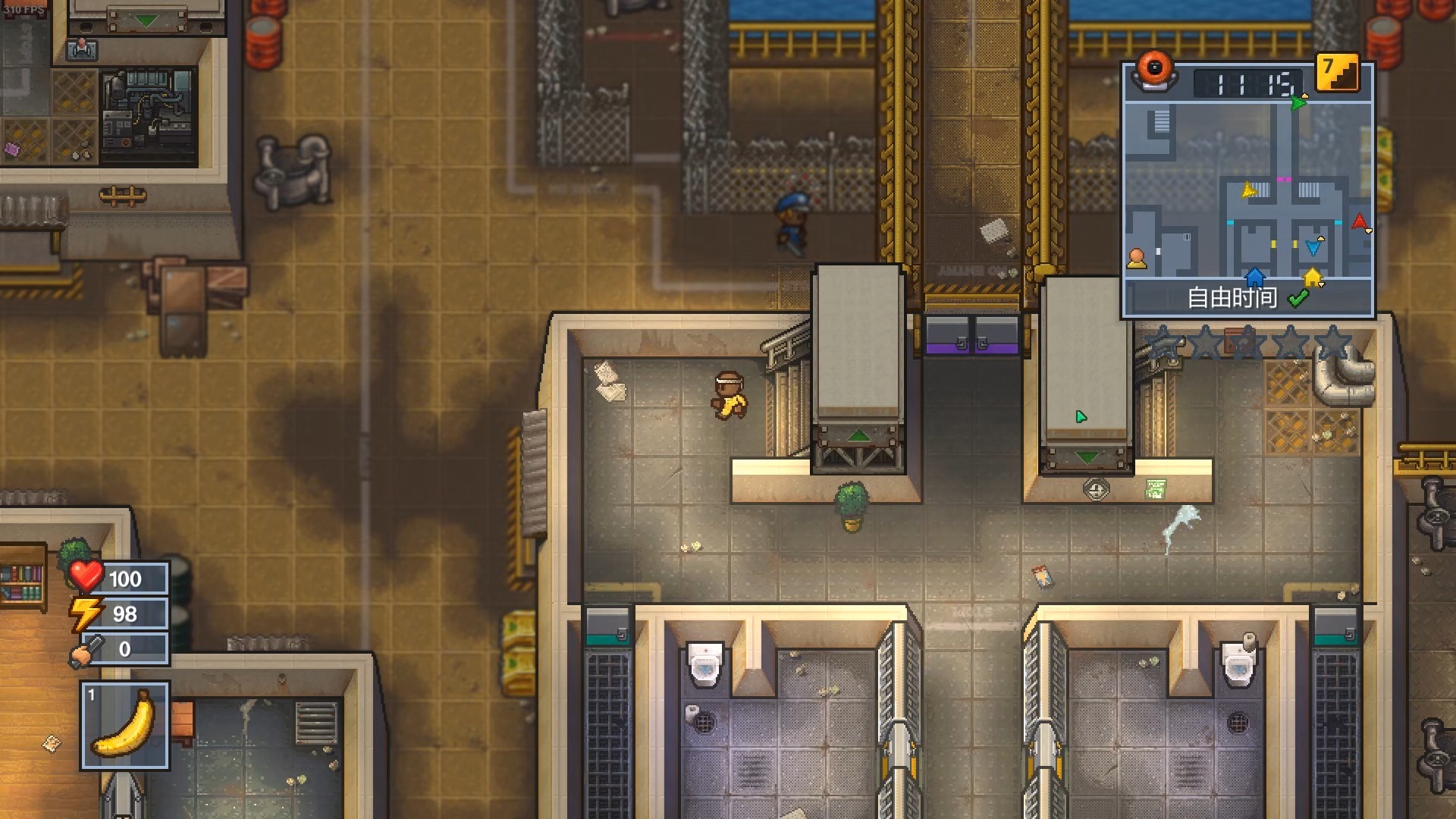Screen dimensions: 1456x819
Task: Click the yellow arrow minimap marker
Action: [x=1248, y=190]
